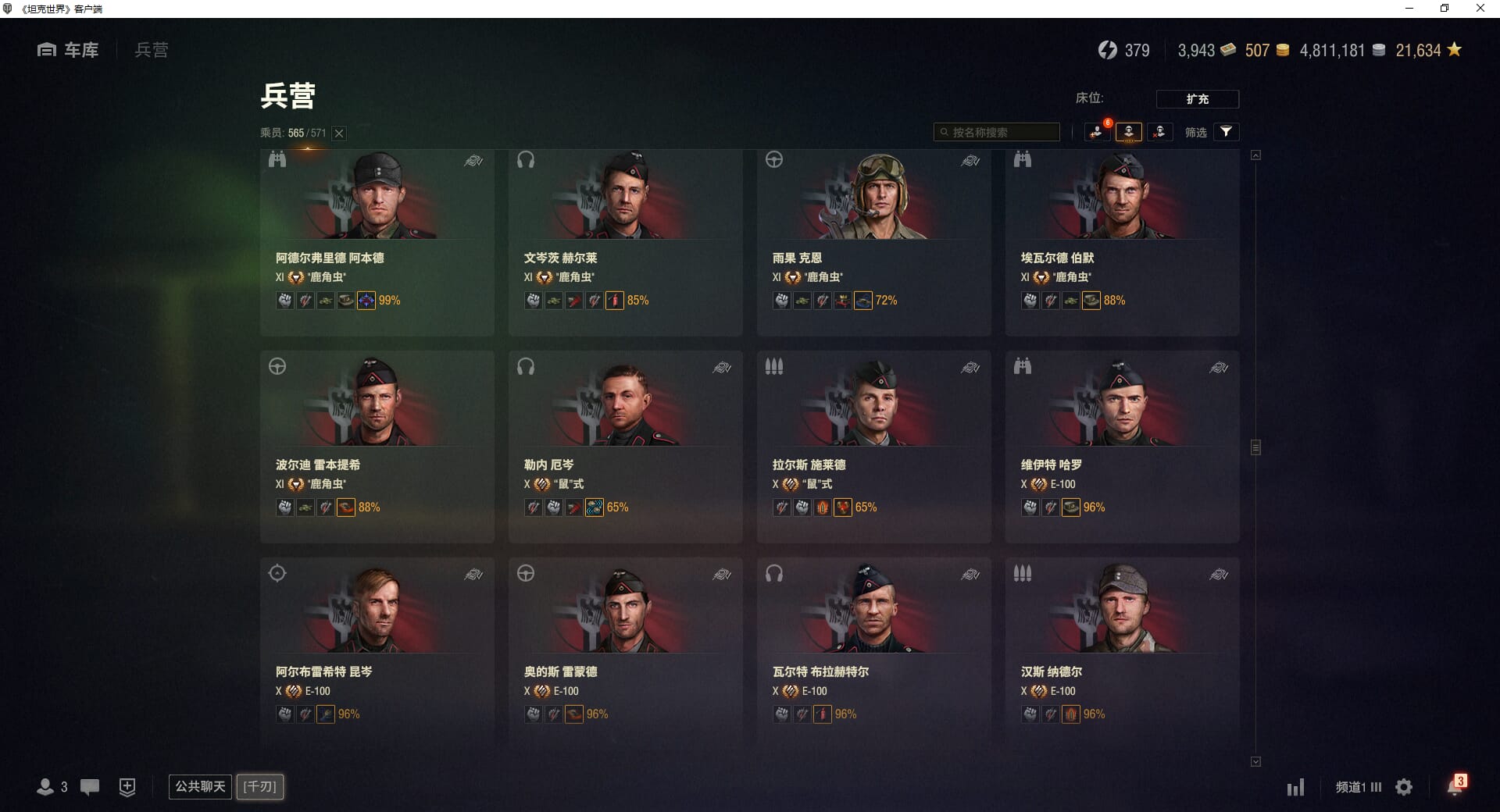Focus the crew name search field
The width and height of the screenshot is (1500, 812).
997,132
